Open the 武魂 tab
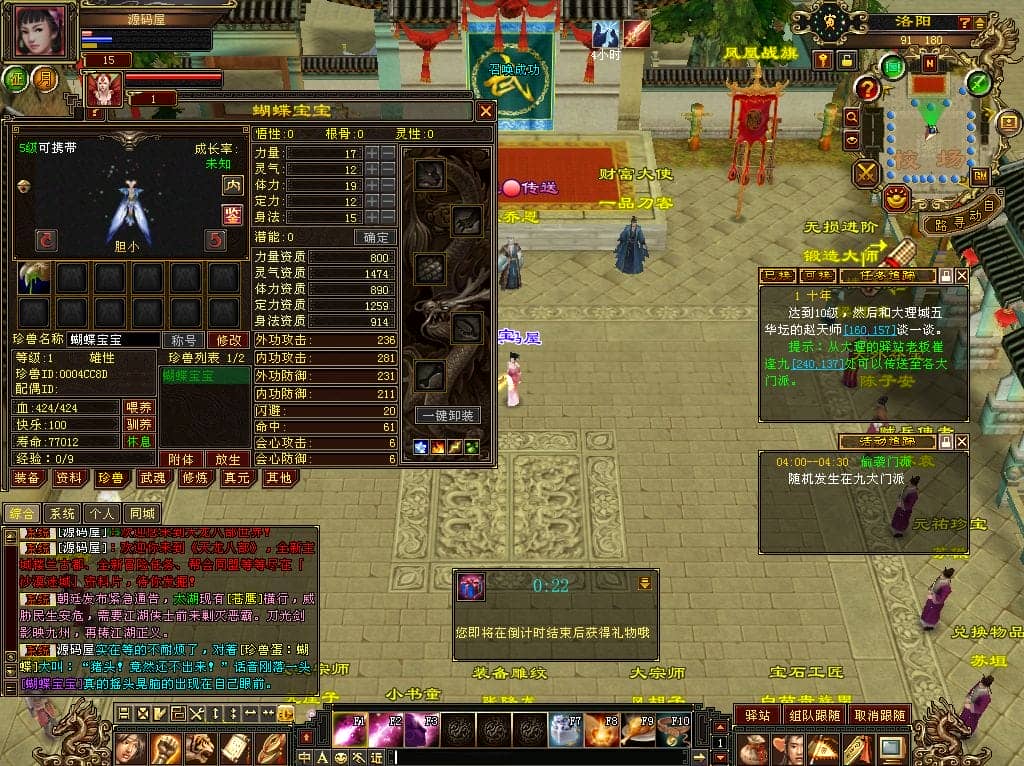The height and width of the screenshot is (766, 1024). tap(153, 478)
